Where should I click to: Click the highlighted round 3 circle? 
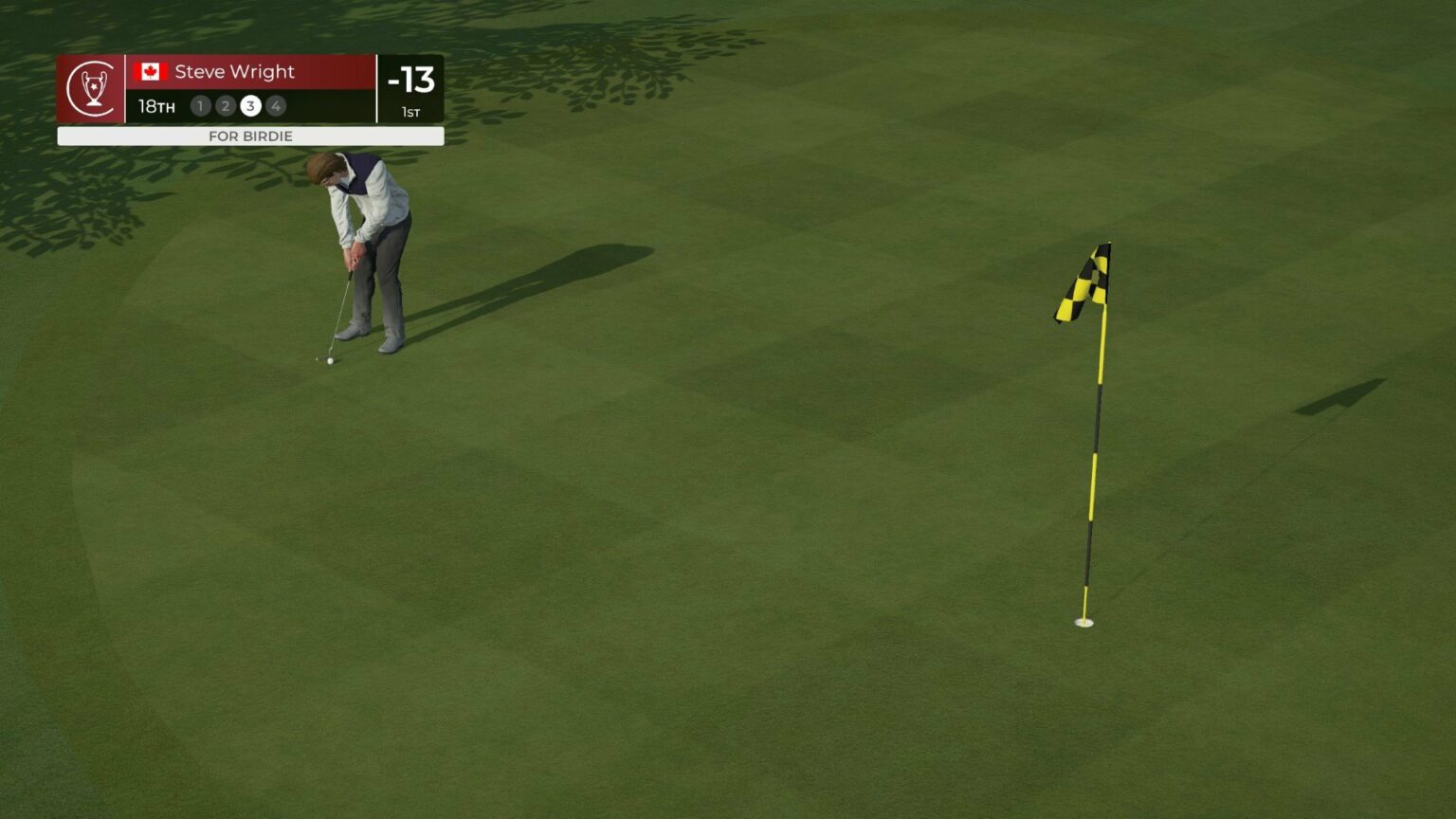[x=250, y=106]
